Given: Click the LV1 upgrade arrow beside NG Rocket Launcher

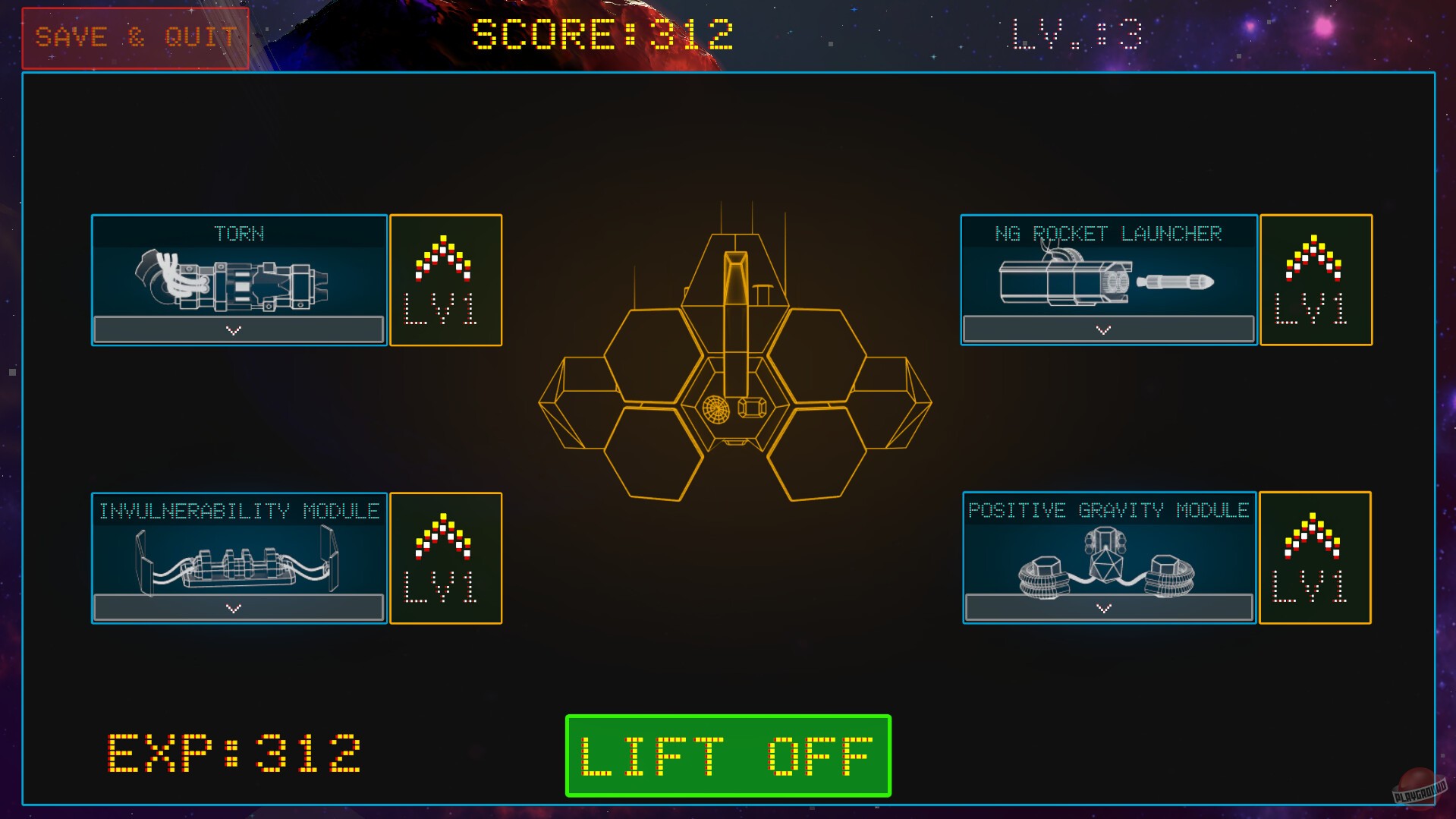Looking at the screenshot, I should point(1315,279).
